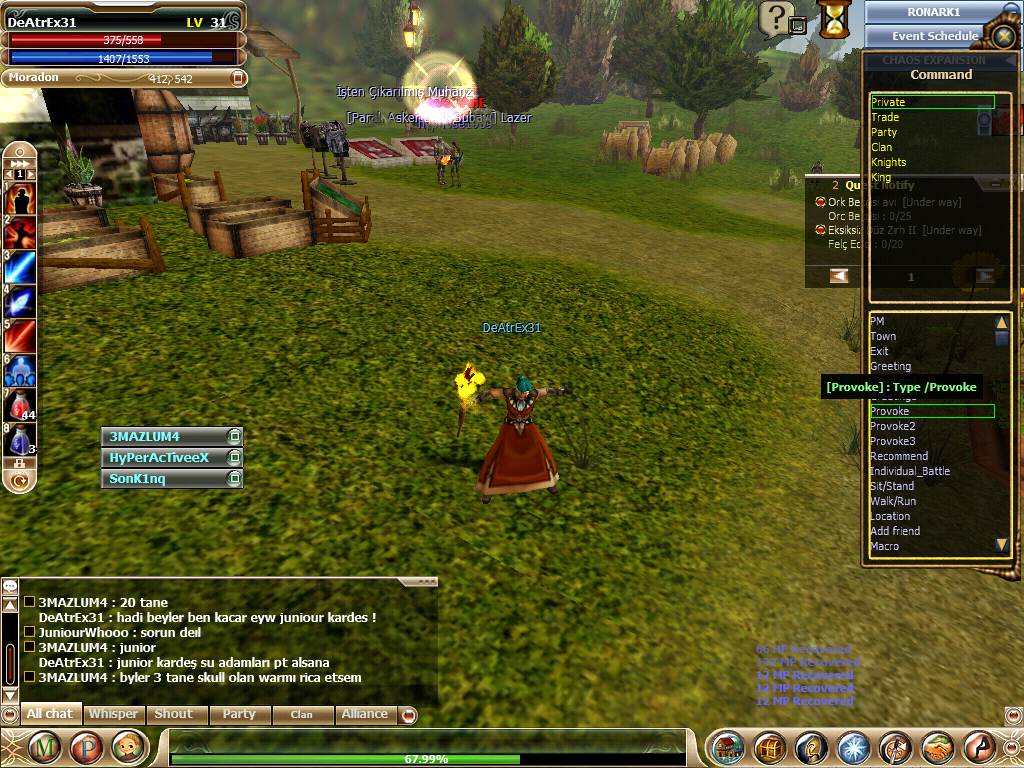Activate the blue group silhouette skill
The height and width of the screenshot is (768, 1024).
coord(20,370)
